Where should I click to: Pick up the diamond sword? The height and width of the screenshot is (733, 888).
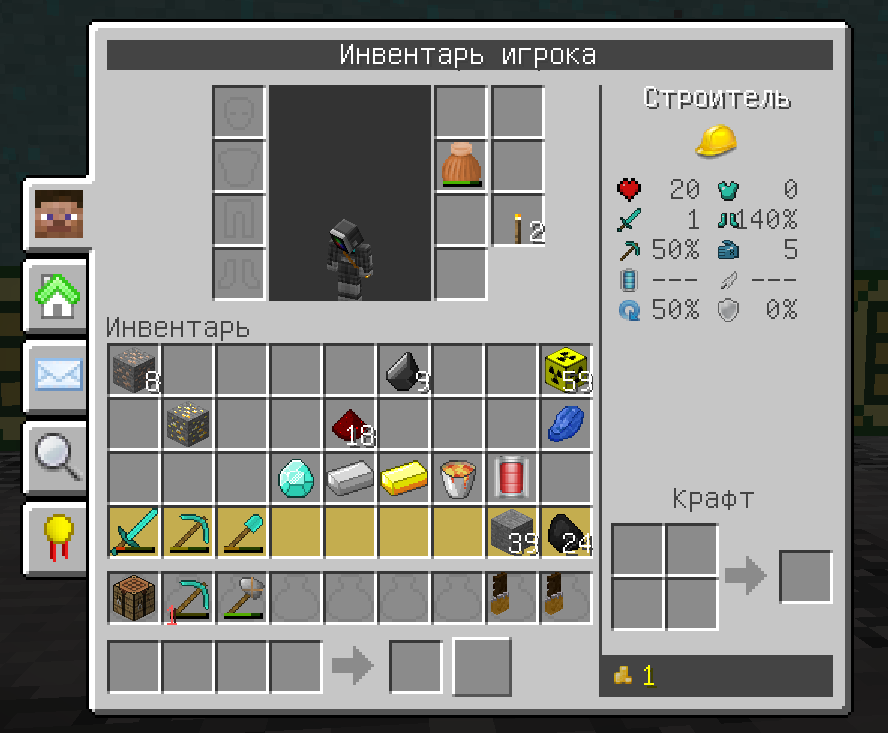coord(134,531)
